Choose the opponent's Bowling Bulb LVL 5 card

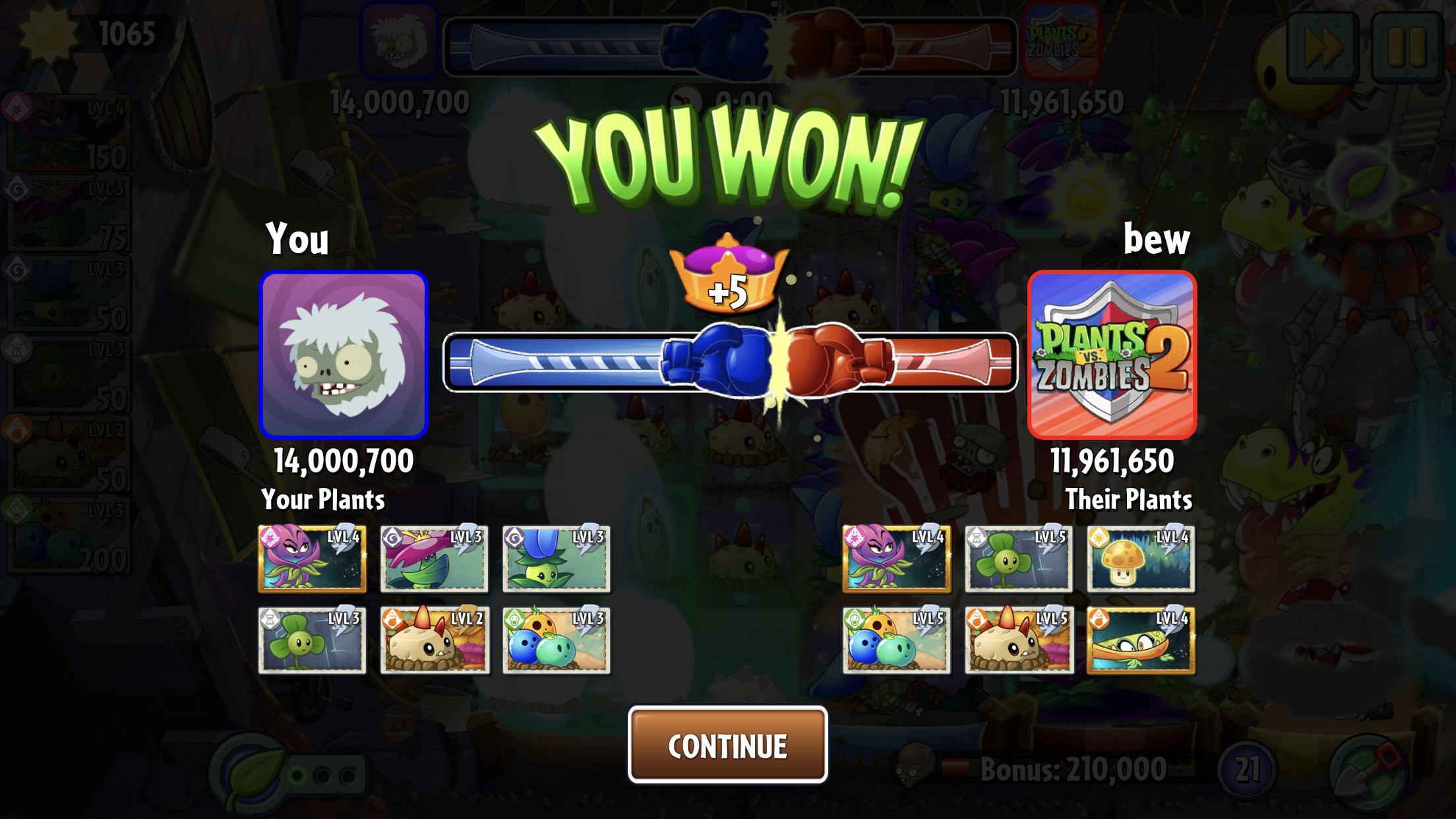click(896, 640)
